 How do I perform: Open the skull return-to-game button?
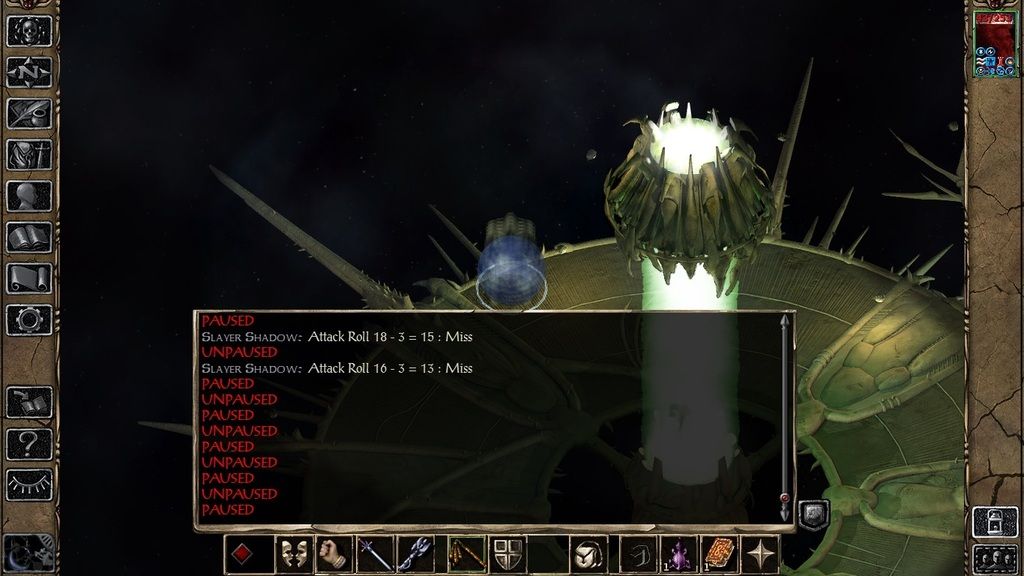tap(29, 30)
